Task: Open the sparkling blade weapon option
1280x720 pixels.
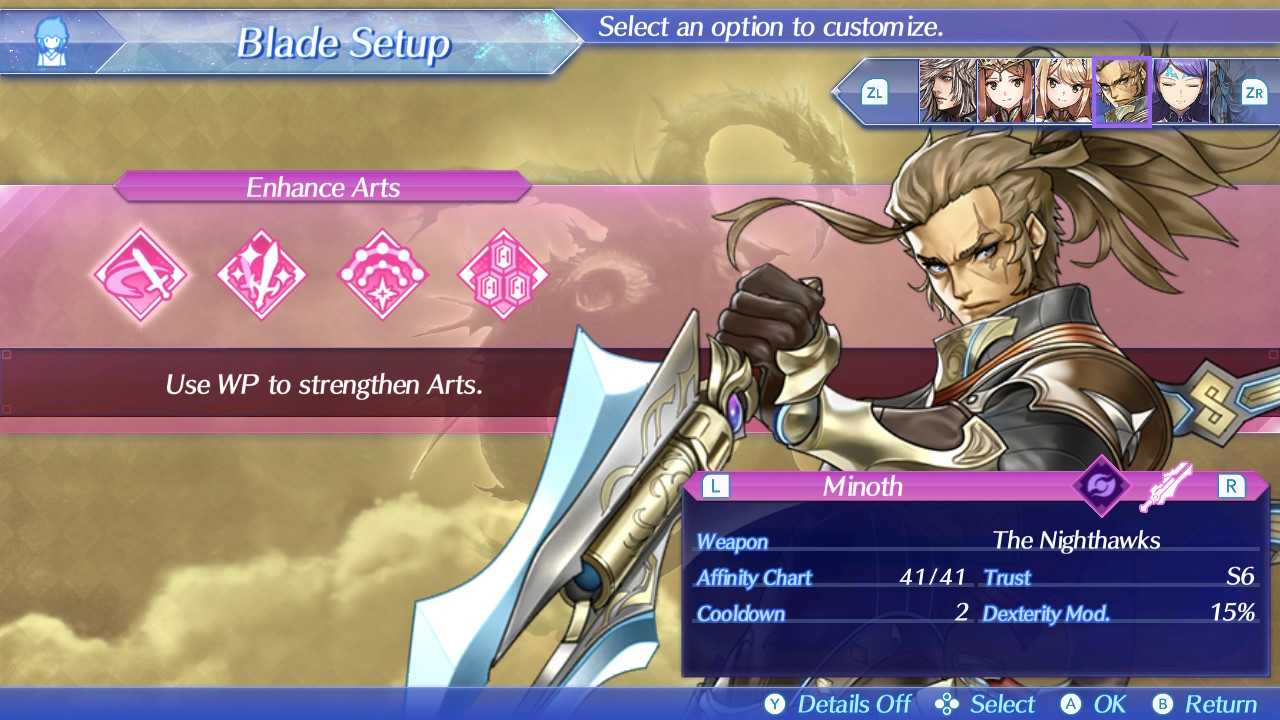Action: click(x=262, y=274)
